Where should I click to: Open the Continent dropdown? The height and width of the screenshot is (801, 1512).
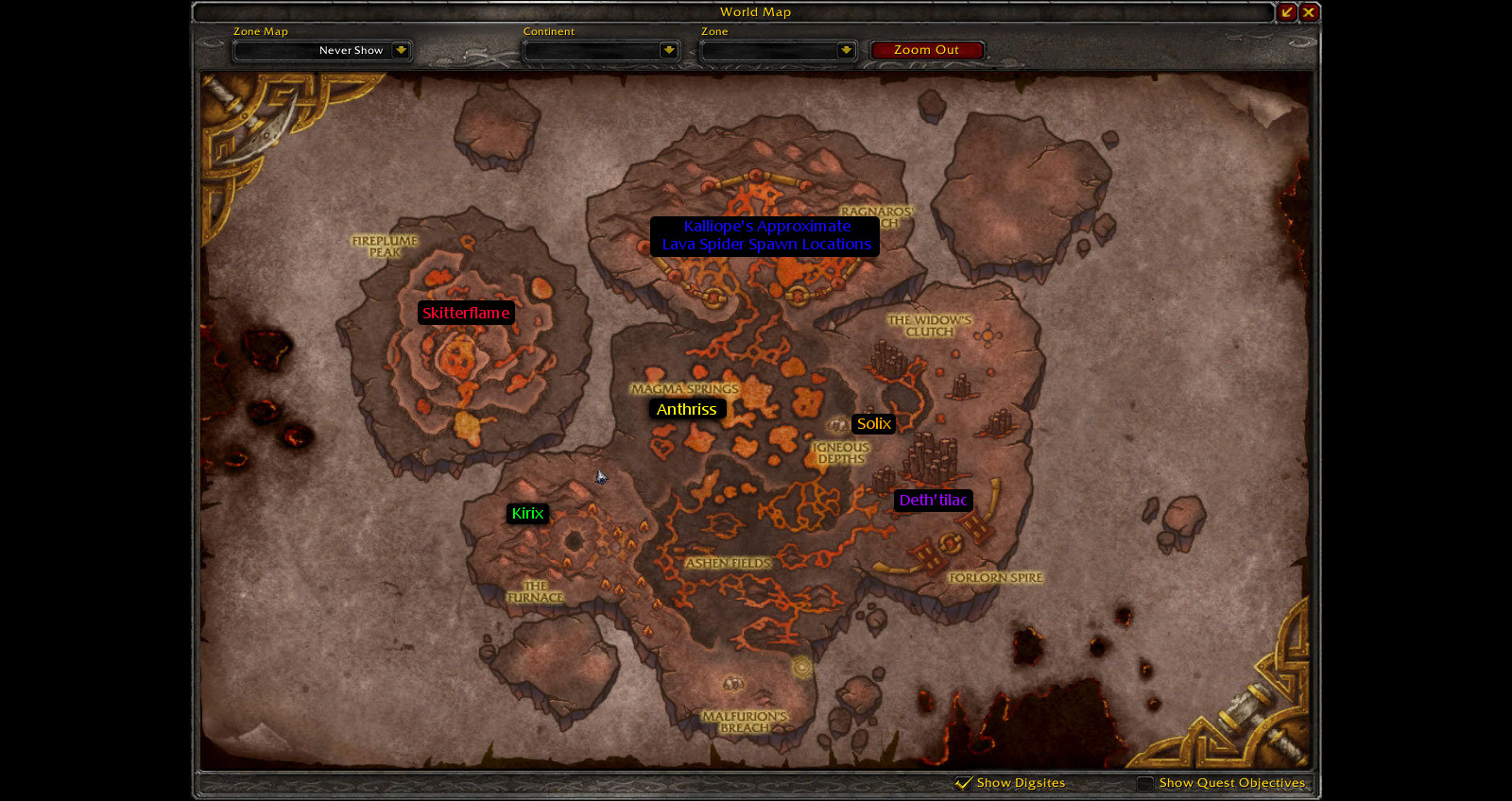tap(669, 50)
